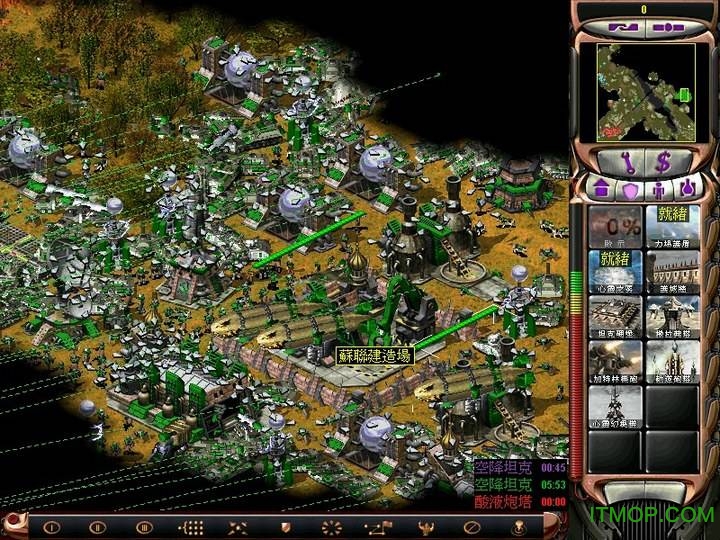Click the minimap radar display

[645, 92]
